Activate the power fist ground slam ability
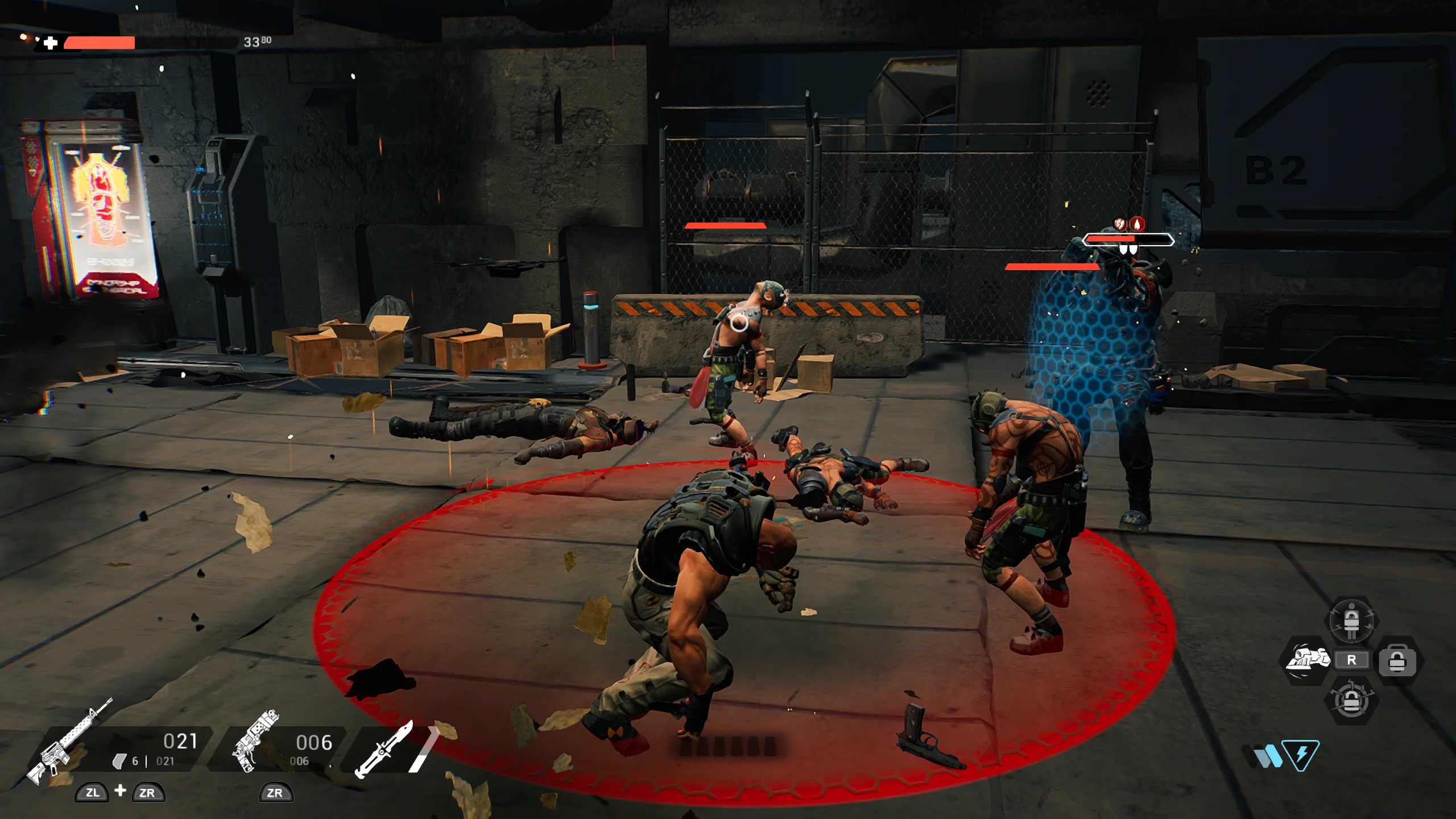 (x=1307, y=660)
